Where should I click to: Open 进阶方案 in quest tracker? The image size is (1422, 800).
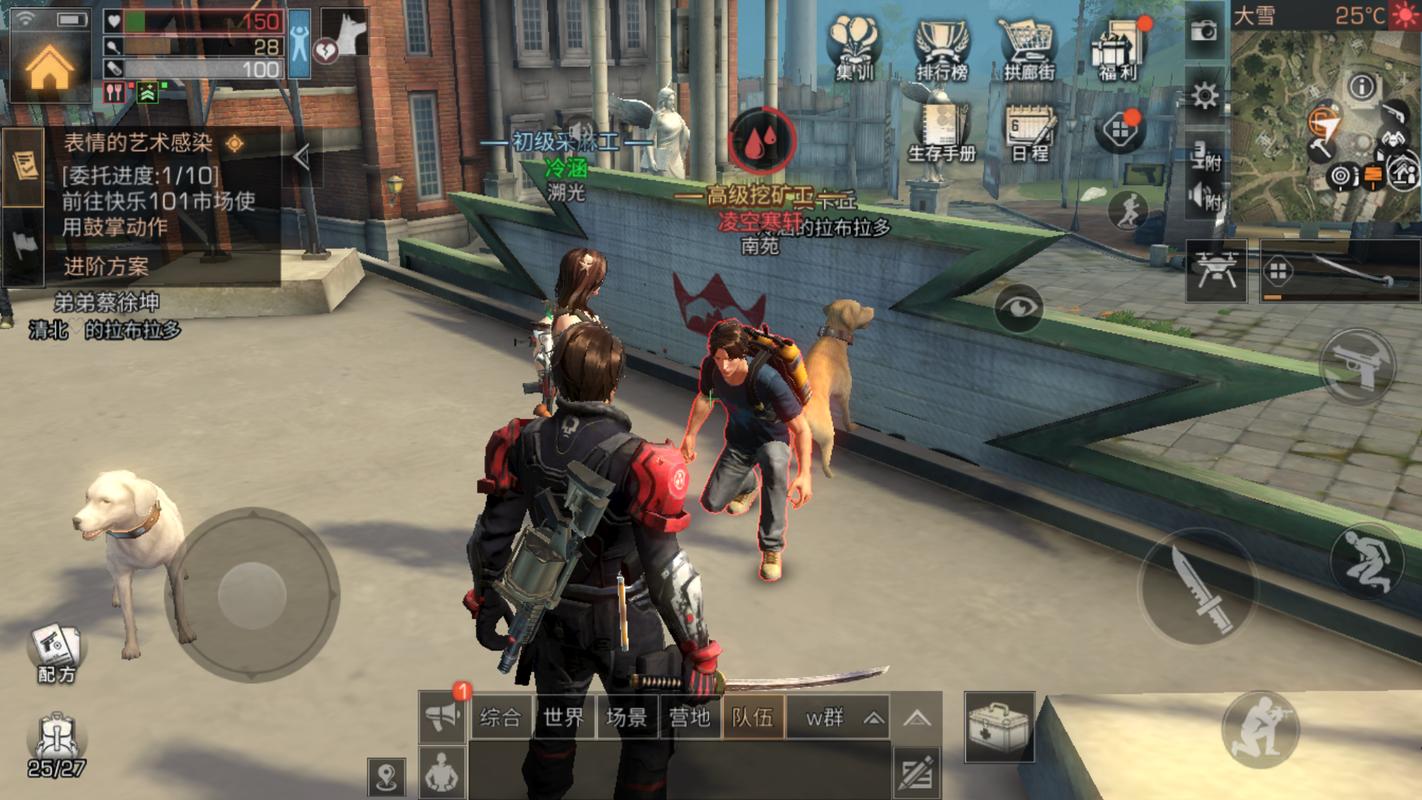106,267
